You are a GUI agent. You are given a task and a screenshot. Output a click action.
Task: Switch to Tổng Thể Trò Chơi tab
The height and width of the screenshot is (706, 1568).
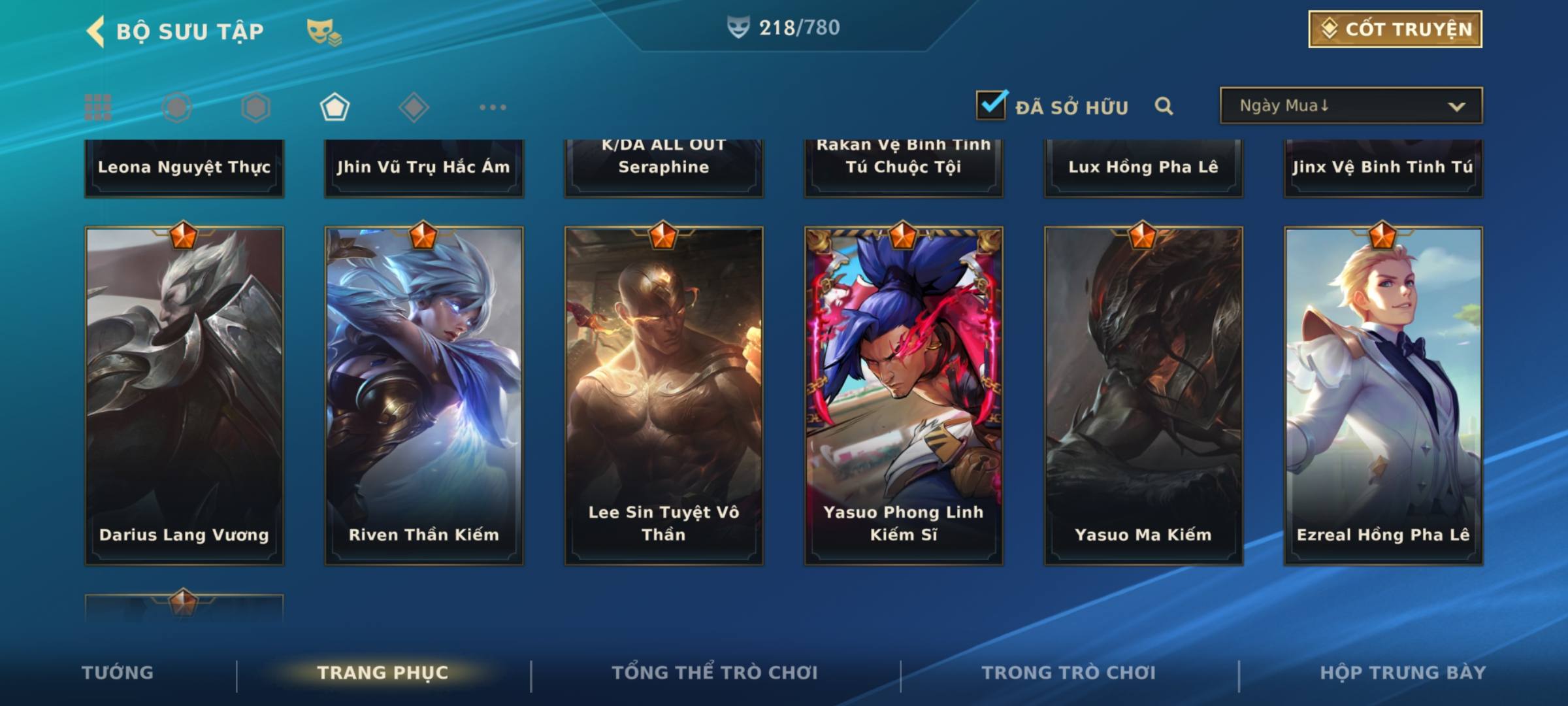click(x=715, y=673)
